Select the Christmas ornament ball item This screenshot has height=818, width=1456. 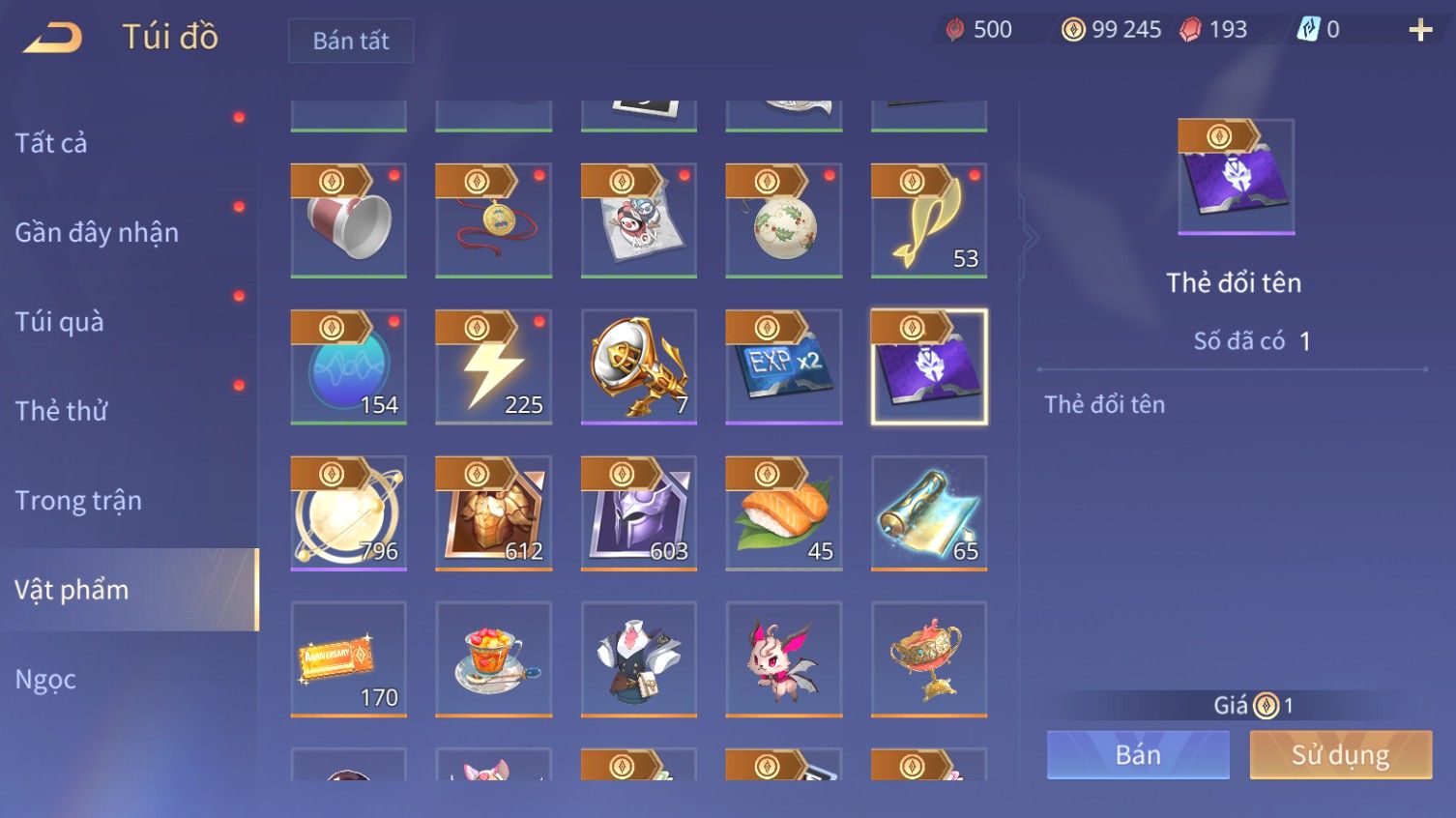784,221
